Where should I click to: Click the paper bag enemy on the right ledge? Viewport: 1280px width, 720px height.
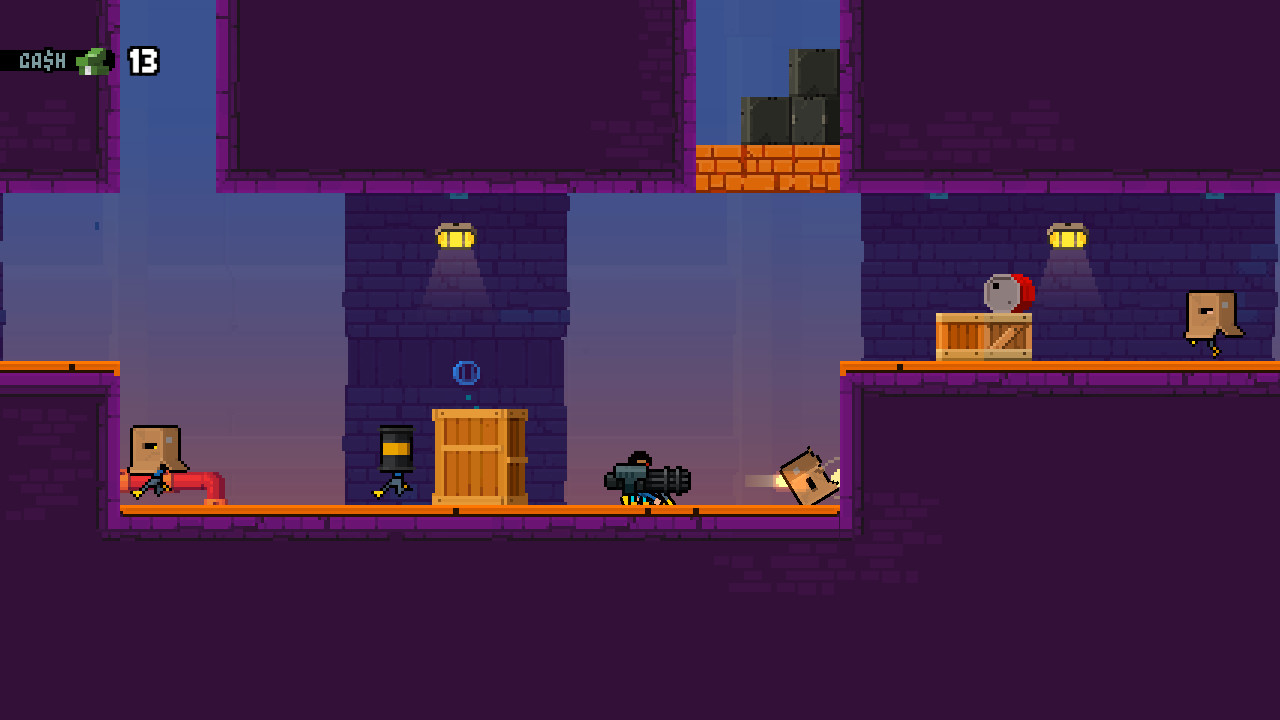(1211, 315)
